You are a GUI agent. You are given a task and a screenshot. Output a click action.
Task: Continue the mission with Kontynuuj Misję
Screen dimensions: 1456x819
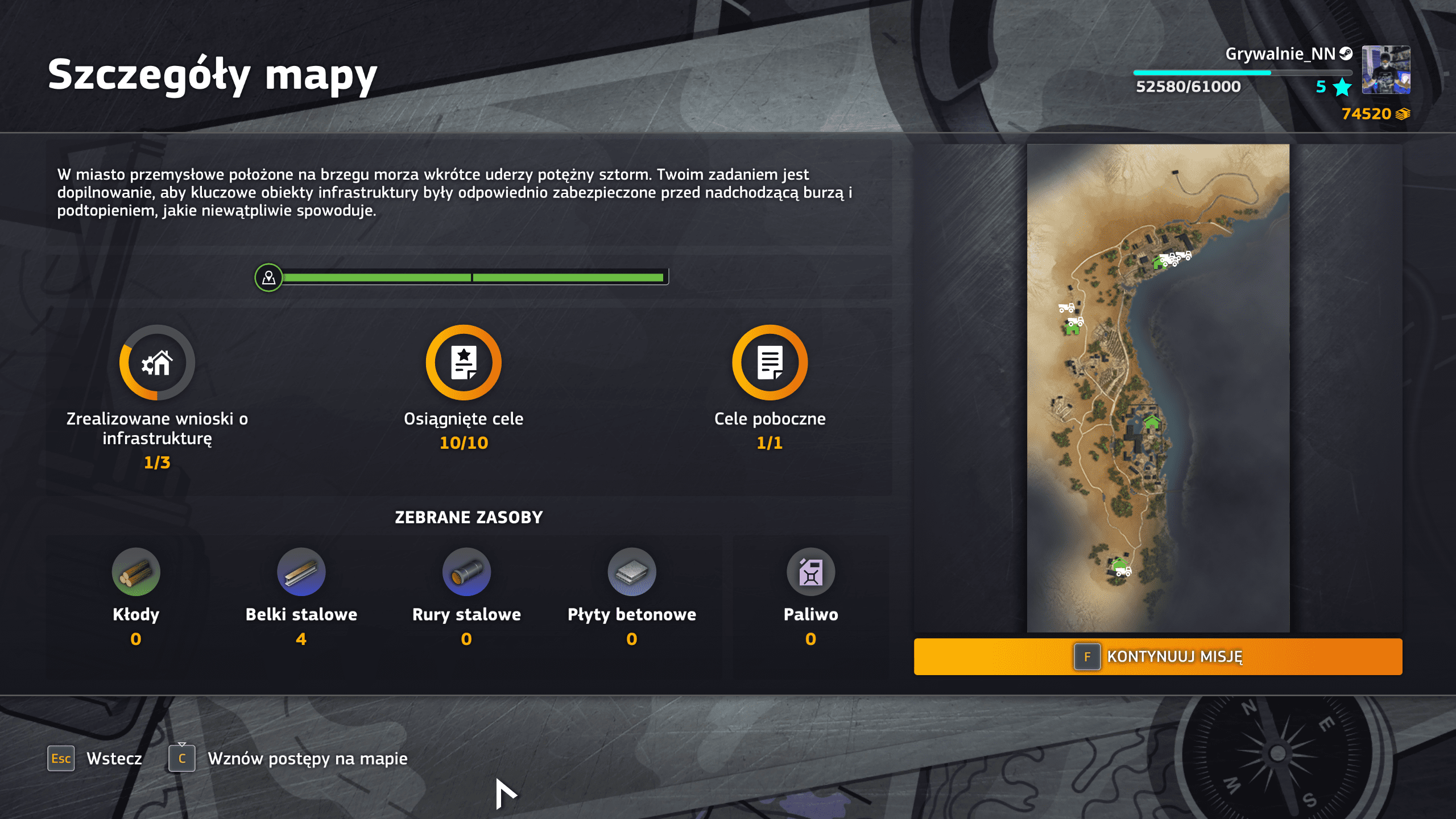(x=1157, y=656)
